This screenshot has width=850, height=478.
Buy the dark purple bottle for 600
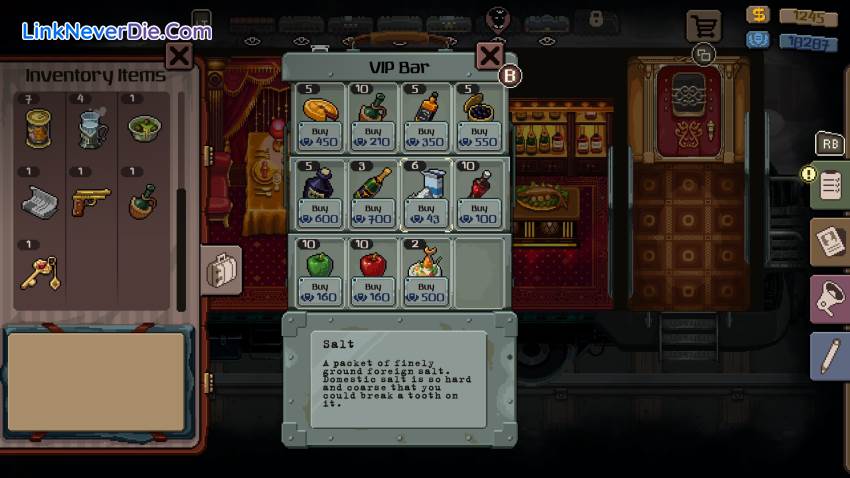pyautogui.click(x=319, y=211)
